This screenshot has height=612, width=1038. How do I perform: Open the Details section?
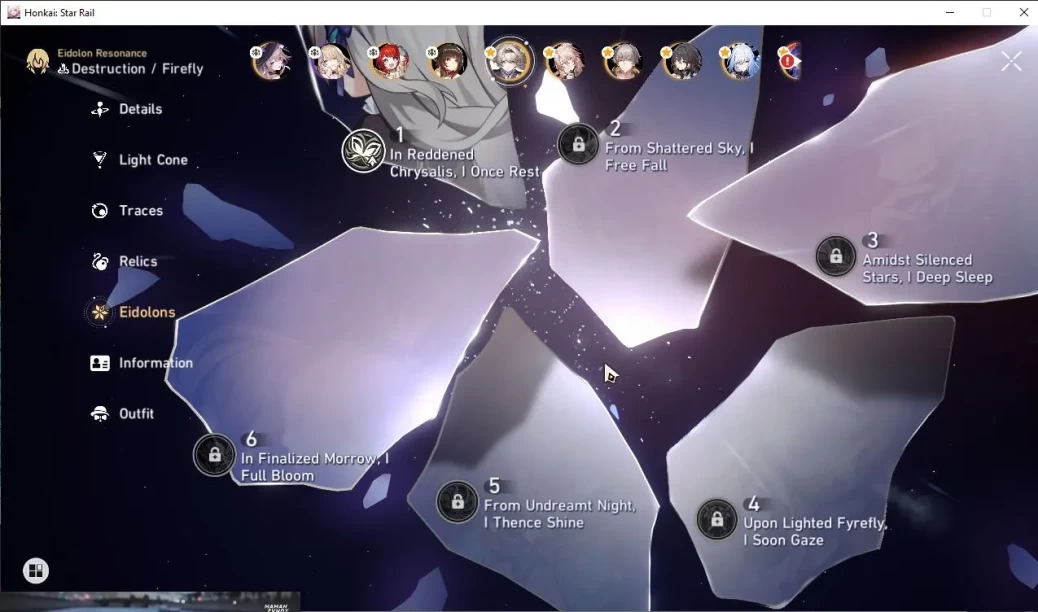(x=139, y=109)
